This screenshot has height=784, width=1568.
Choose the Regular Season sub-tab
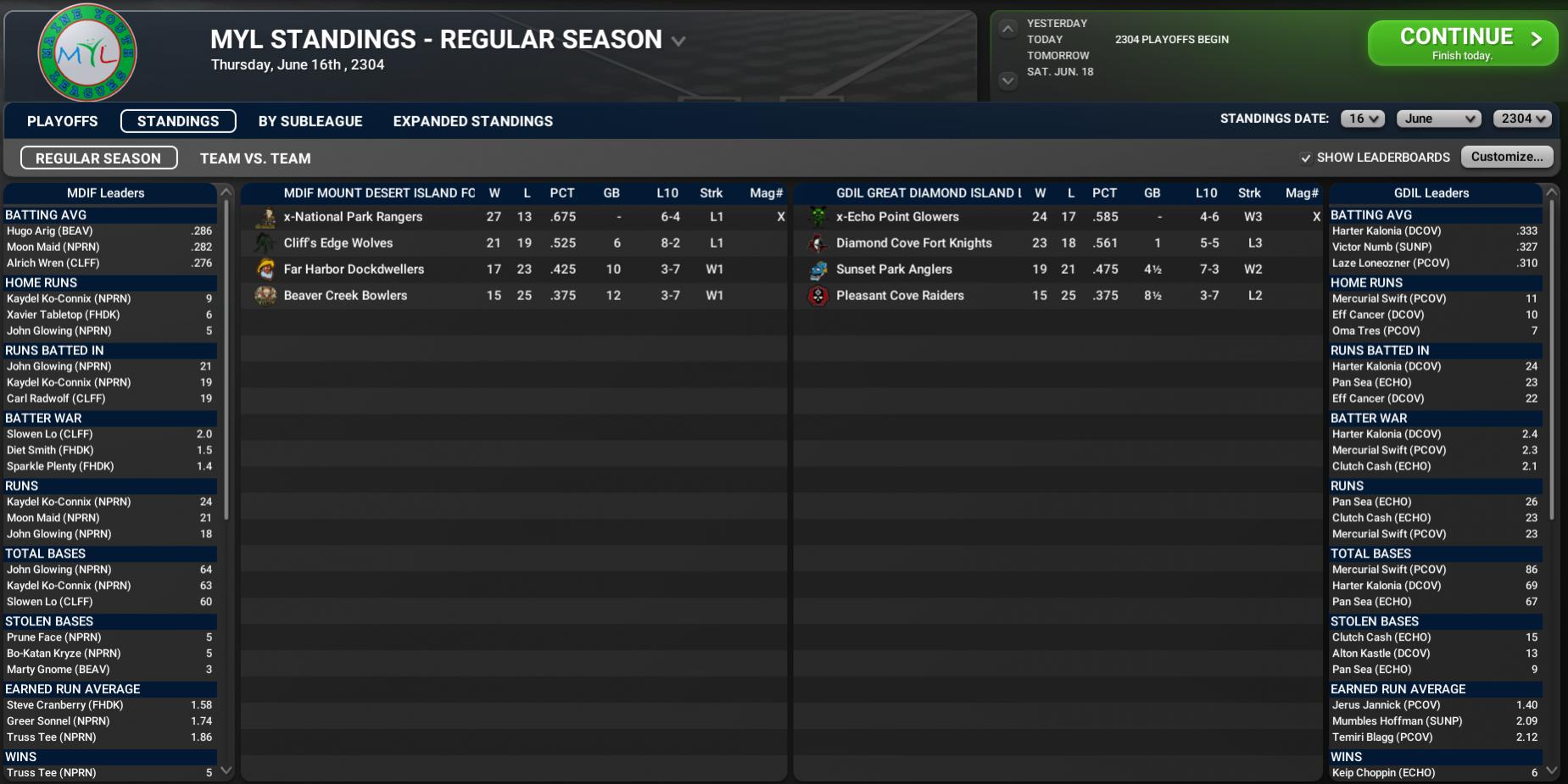pos(98,158)
